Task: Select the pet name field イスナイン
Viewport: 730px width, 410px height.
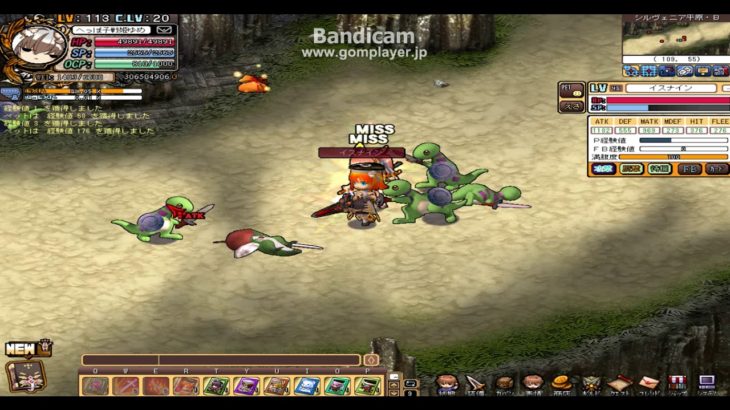Action: pos(670,88)
